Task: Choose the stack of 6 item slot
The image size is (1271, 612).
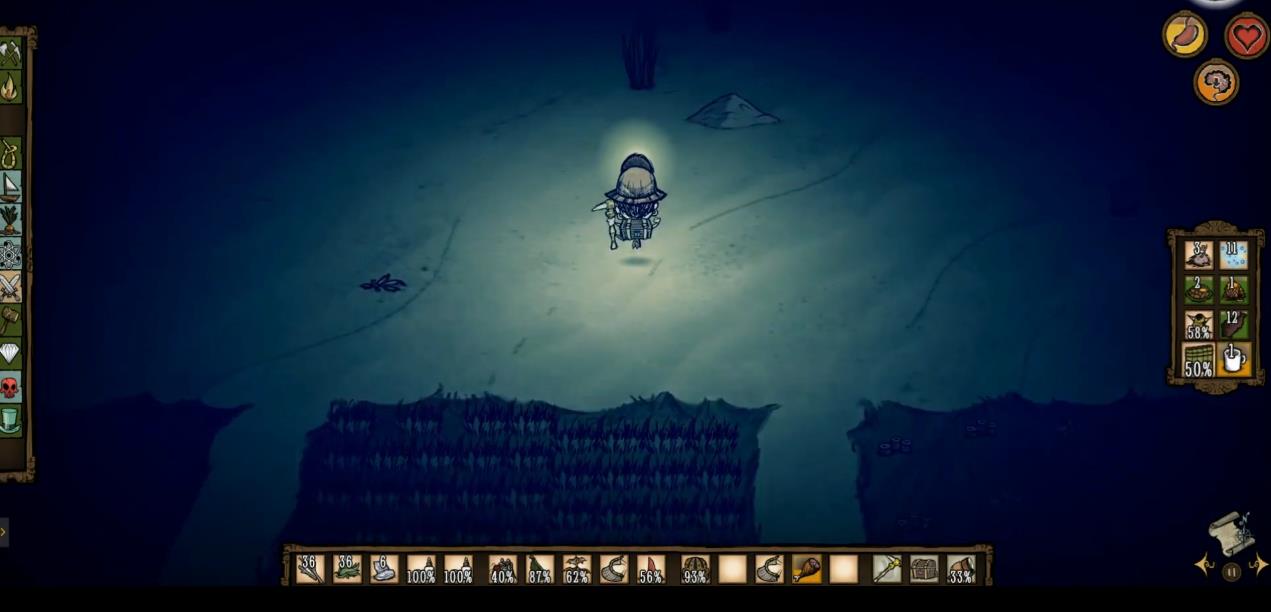Action: click(384, 569)
